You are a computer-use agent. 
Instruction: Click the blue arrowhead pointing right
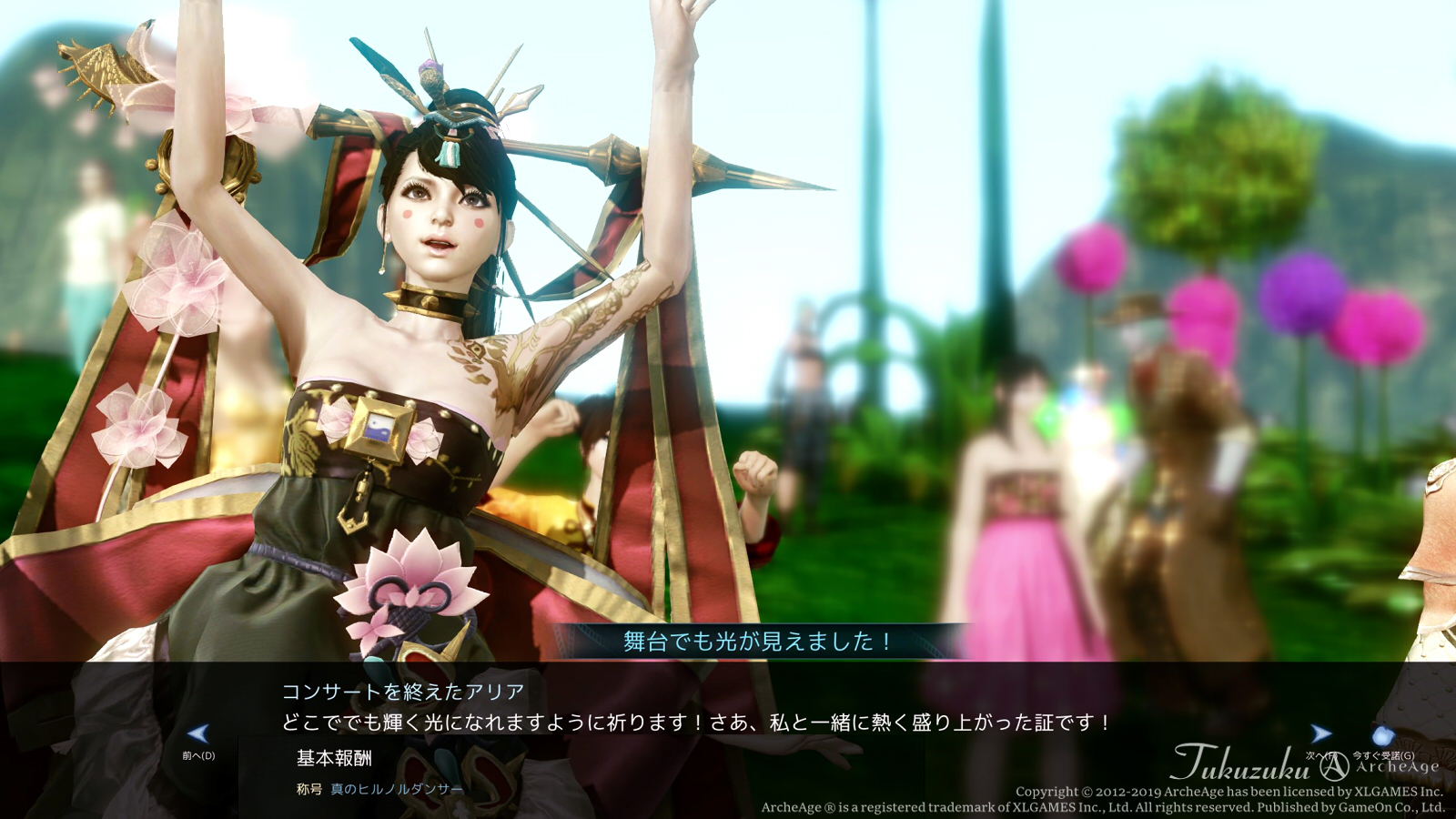click(1321, 735)
